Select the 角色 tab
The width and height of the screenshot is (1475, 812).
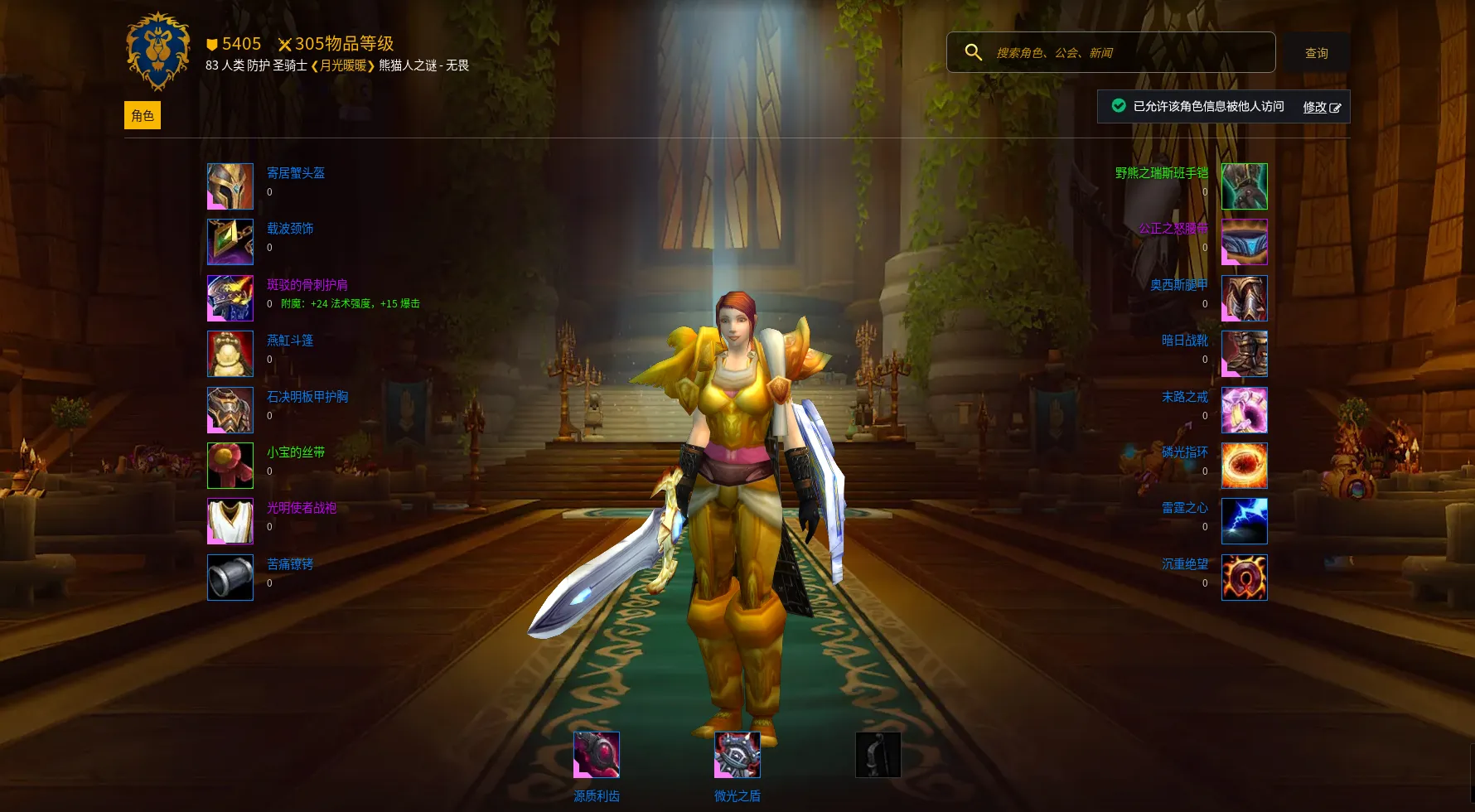point(143,115)
